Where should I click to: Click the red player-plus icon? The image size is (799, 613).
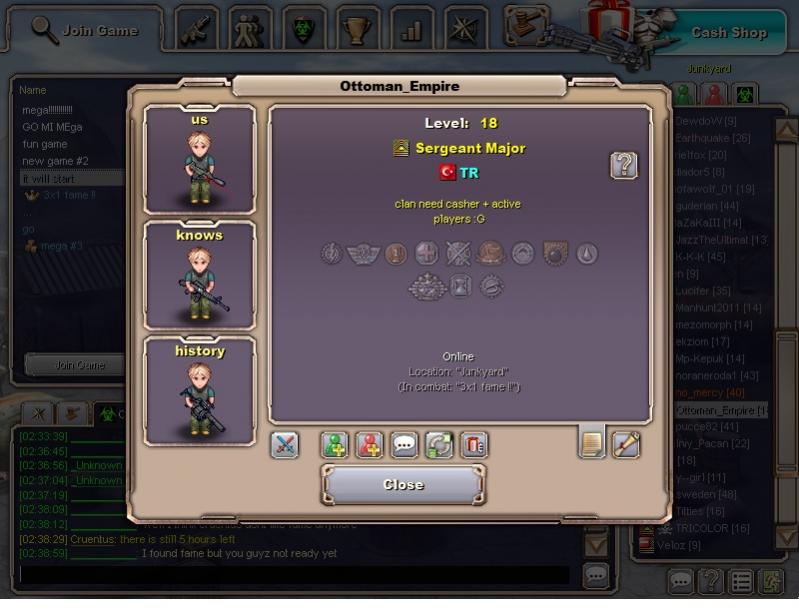pos(370,445)
